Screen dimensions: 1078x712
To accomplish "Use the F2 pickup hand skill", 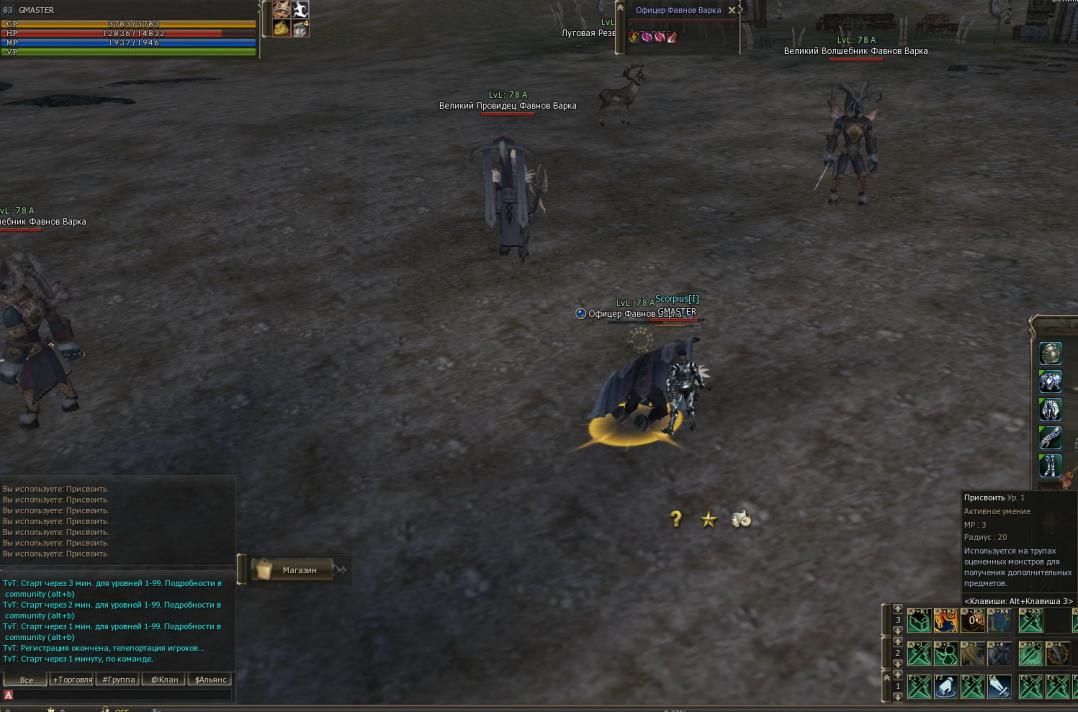I will coord(946,687).
